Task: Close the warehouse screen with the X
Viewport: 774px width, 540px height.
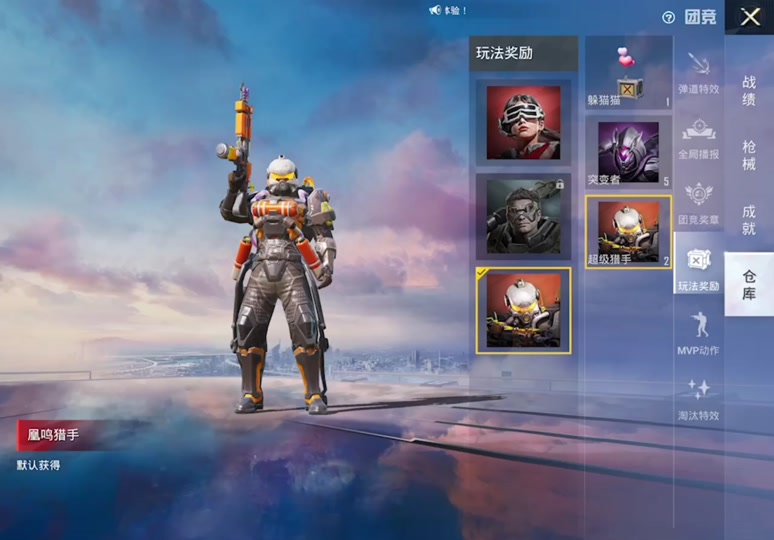Action: tap(750, 17)
